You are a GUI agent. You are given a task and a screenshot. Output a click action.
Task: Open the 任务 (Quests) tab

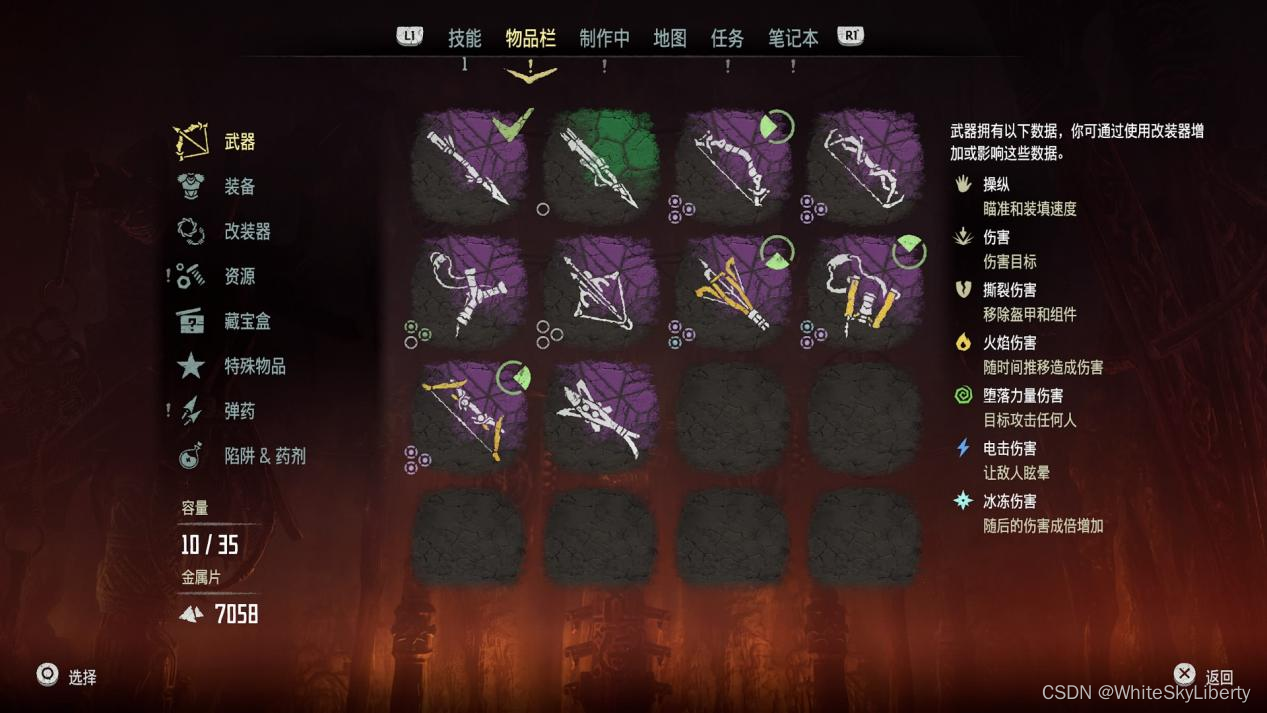[727, 38]
